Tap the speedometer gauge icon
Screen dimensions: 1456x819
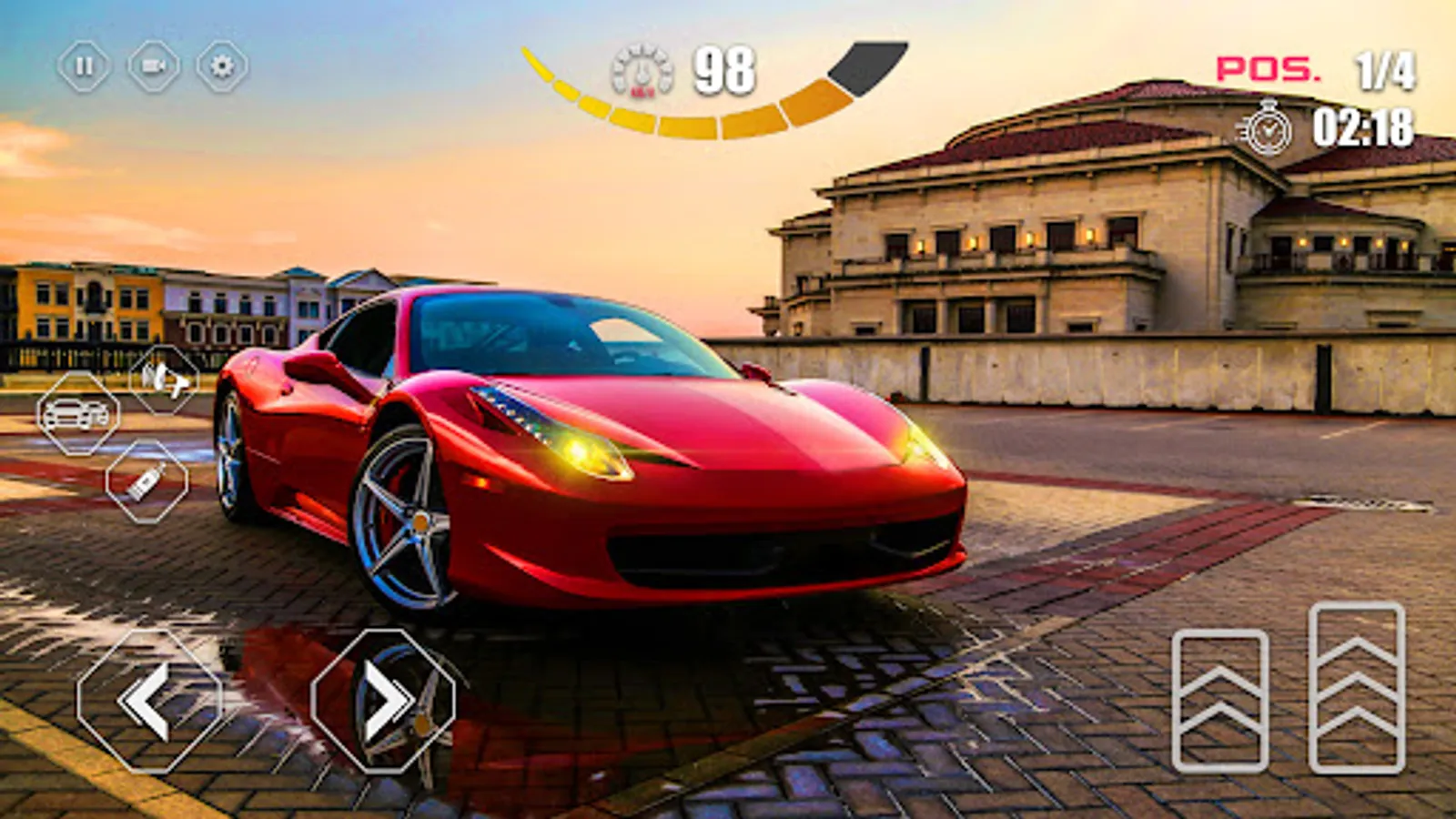point(640,68)
